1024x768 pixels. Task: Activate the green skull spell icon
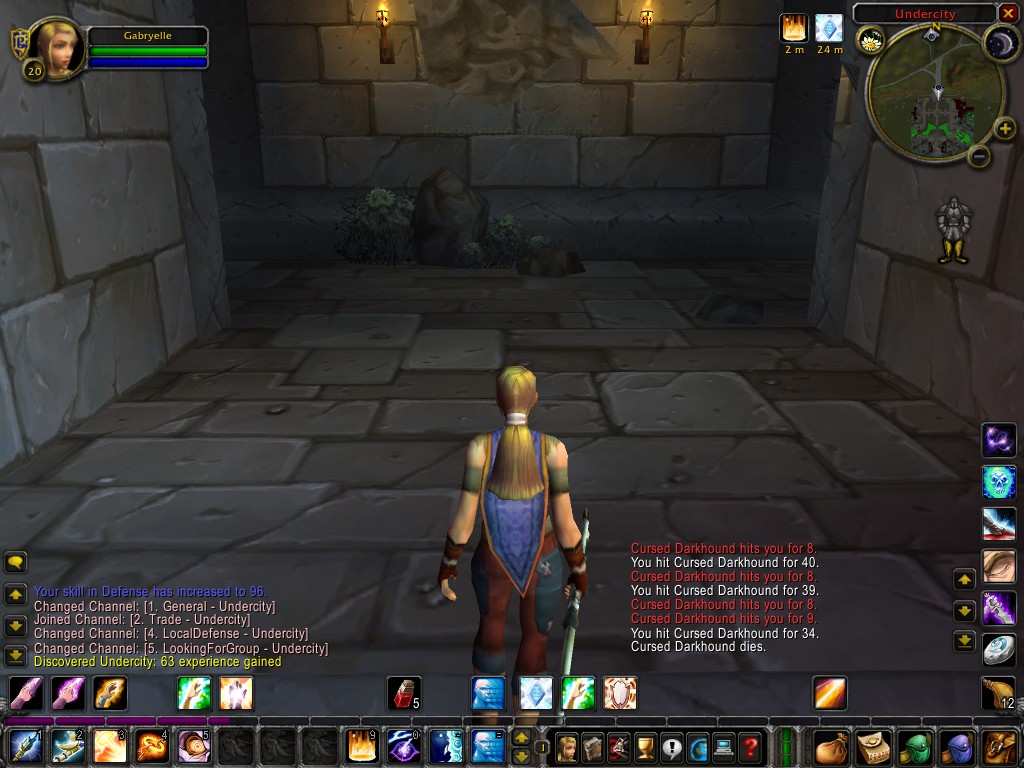point(999,482)
